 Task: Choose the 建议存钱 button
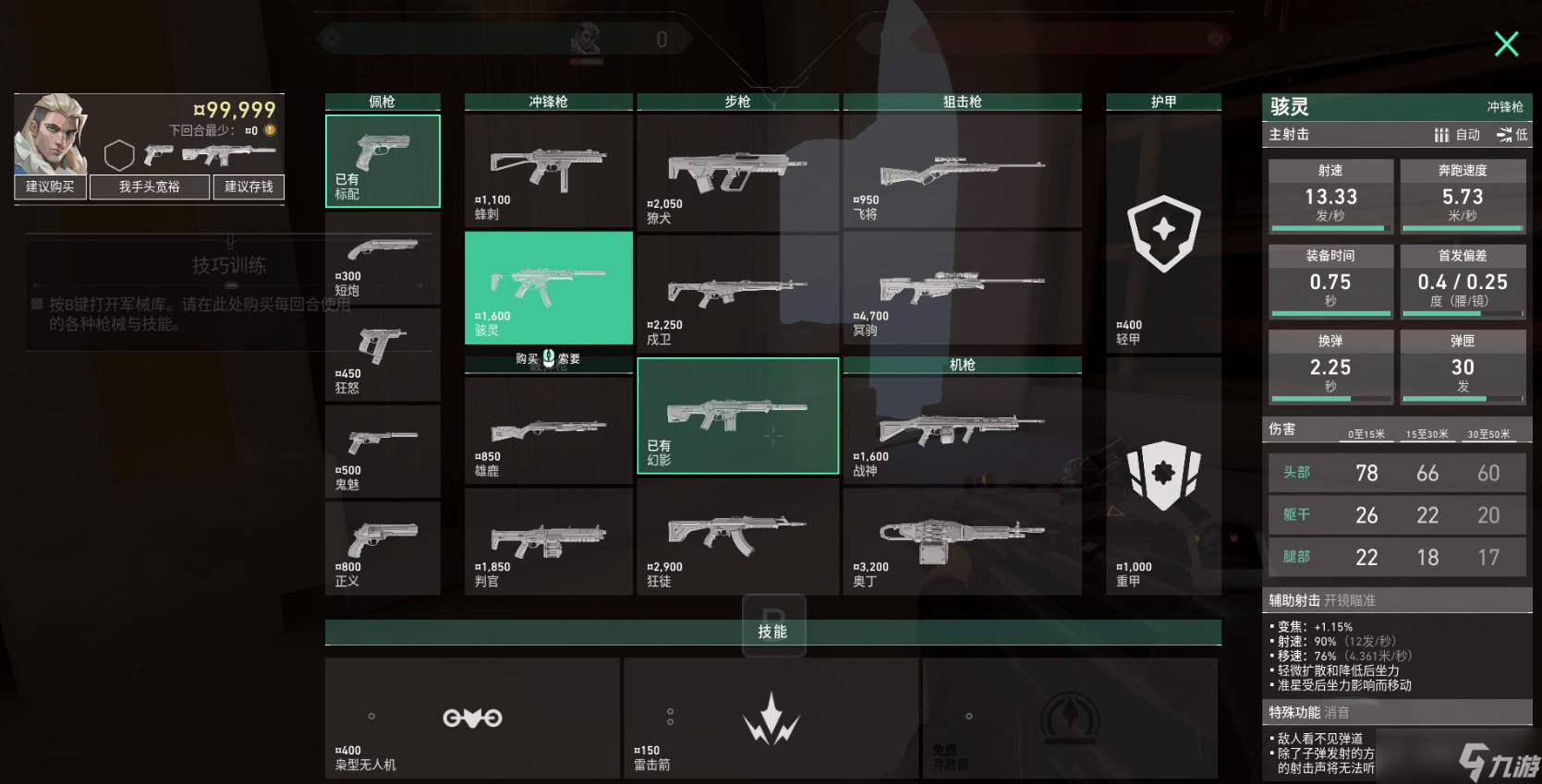point(249,187)
